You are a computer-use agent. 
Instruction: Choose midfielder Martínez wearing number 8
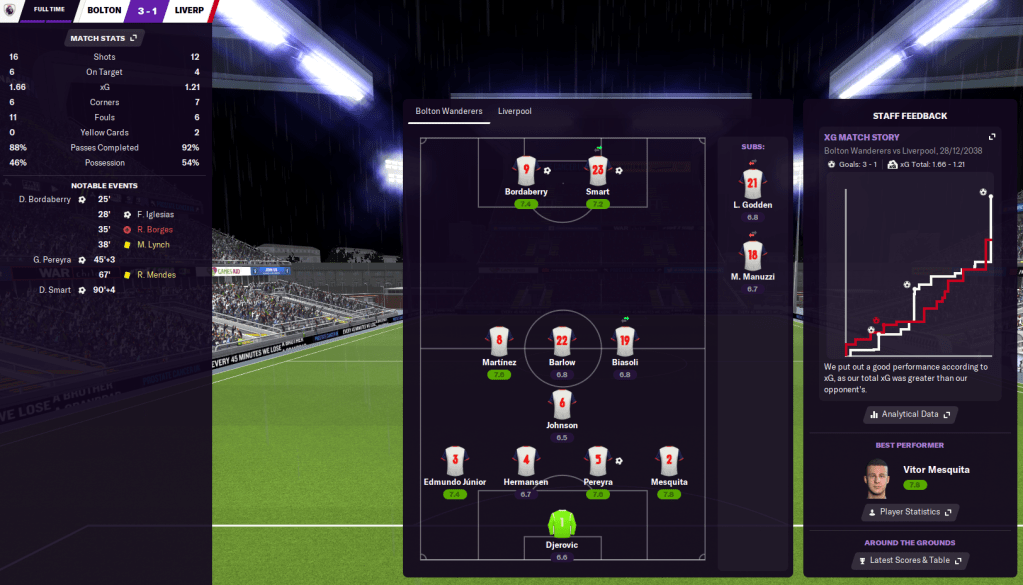(499, 340)
